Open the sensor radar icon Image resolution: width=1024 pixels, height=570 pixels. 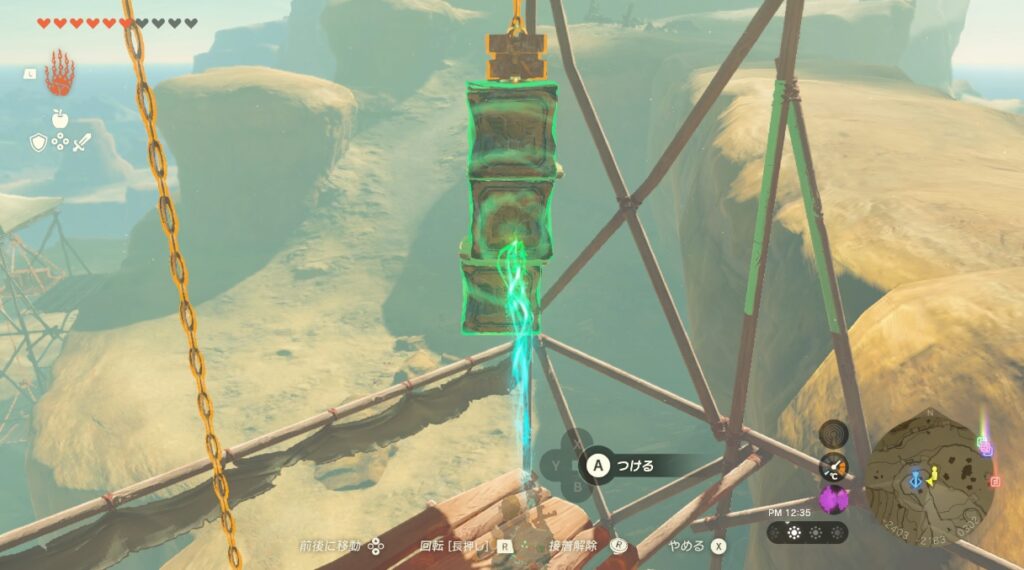(x=833, y=433)
